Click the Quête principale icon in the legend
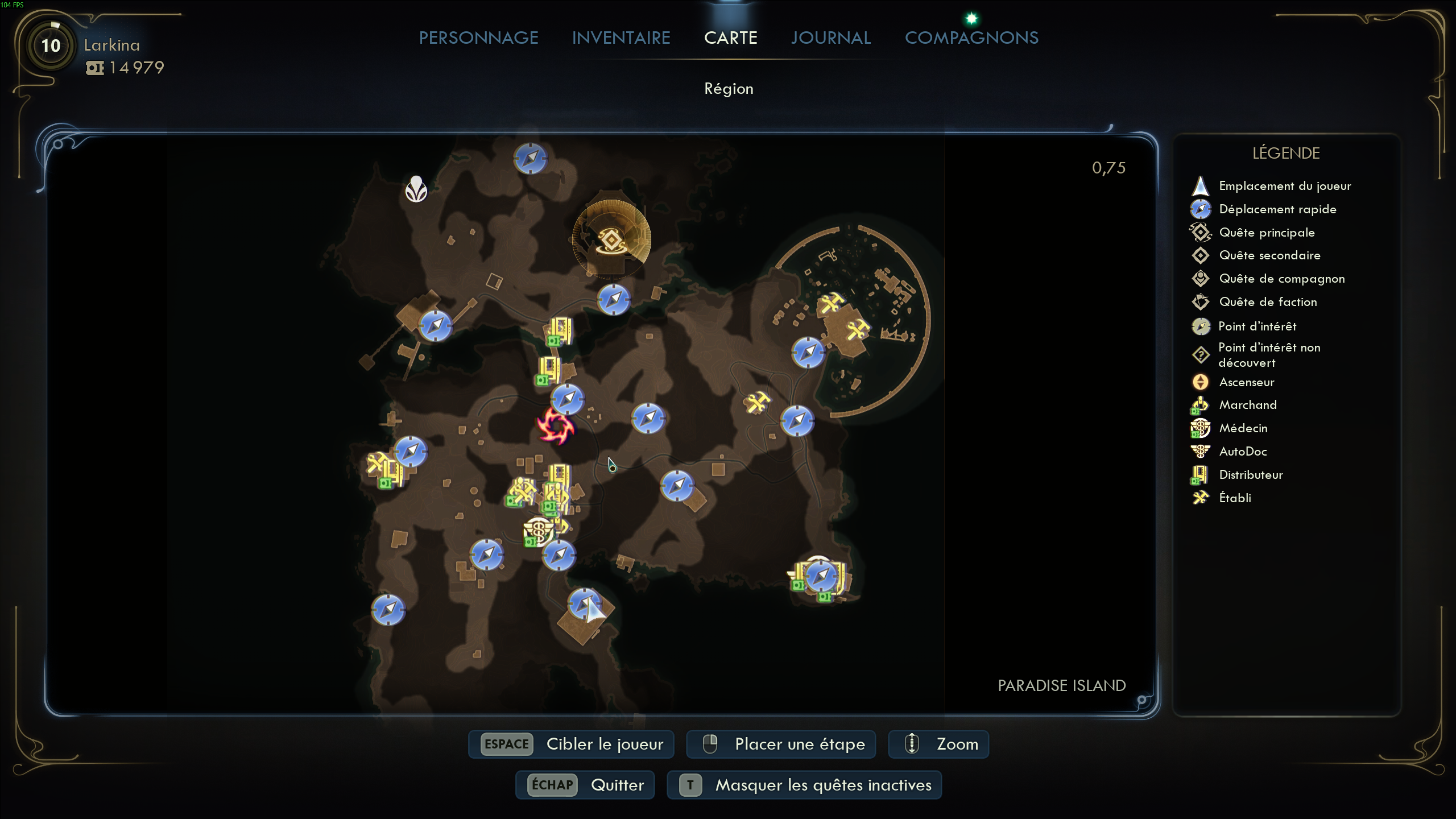The height and width of the screenshot is (819, 1456). coord(1201,233)
